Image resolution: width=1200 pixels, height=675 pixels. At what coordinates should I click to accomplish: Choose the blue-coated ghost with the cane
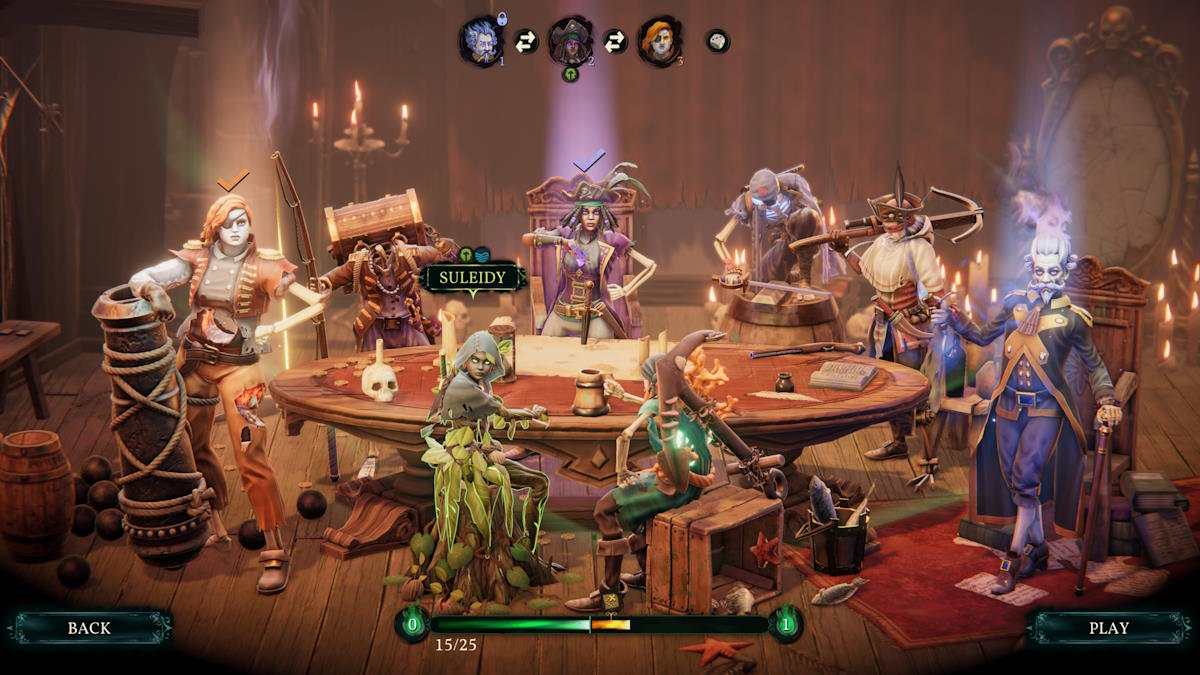point(1040,380)
